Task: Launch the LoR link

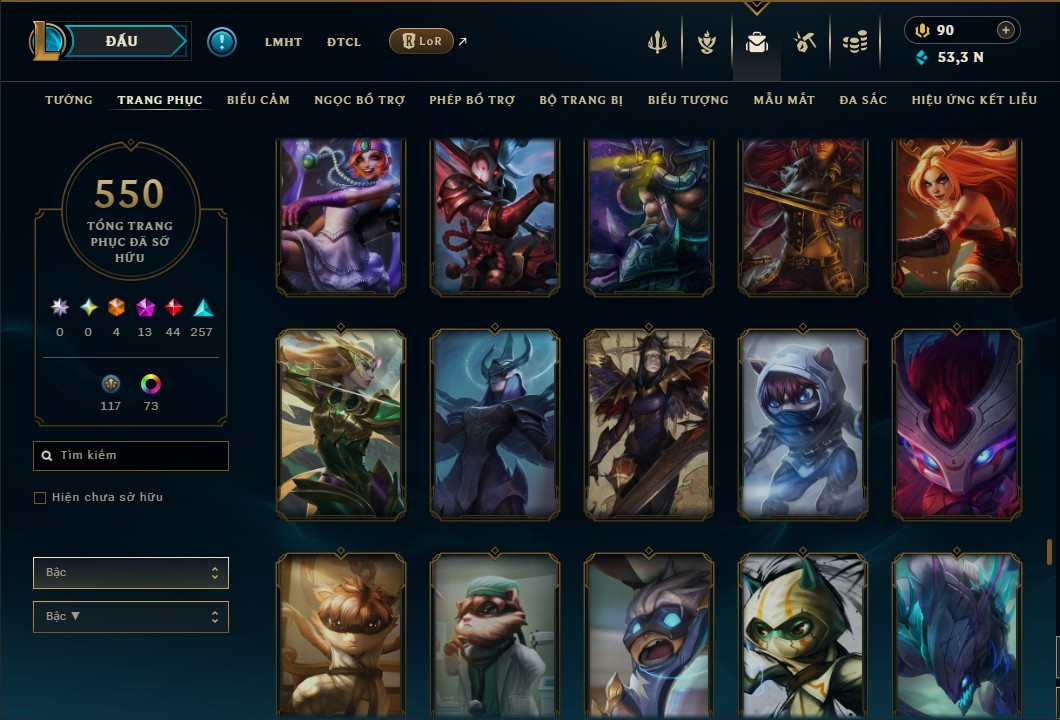Action: (x=421, y=42)
